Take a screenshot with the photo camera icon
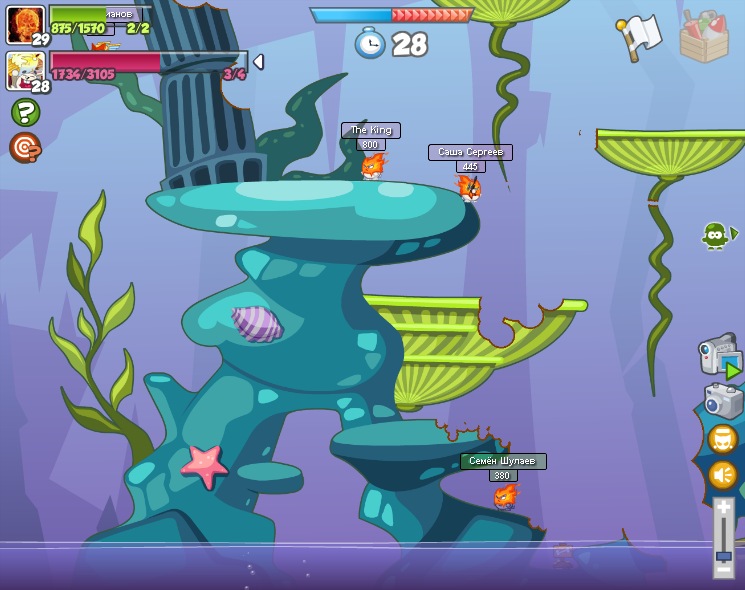The height and width of the screenshot is (590, 745). click(x=723, y=401)
